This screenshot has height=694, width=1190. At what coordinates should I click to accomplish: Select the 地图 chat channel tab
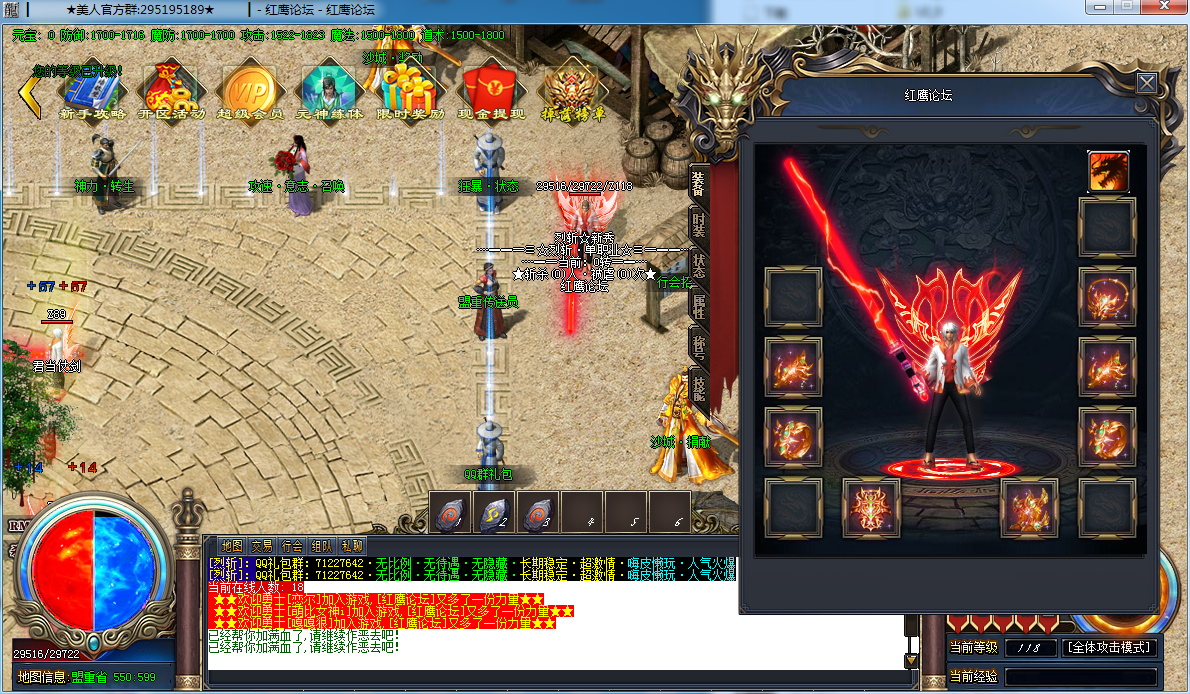(232, 546)
